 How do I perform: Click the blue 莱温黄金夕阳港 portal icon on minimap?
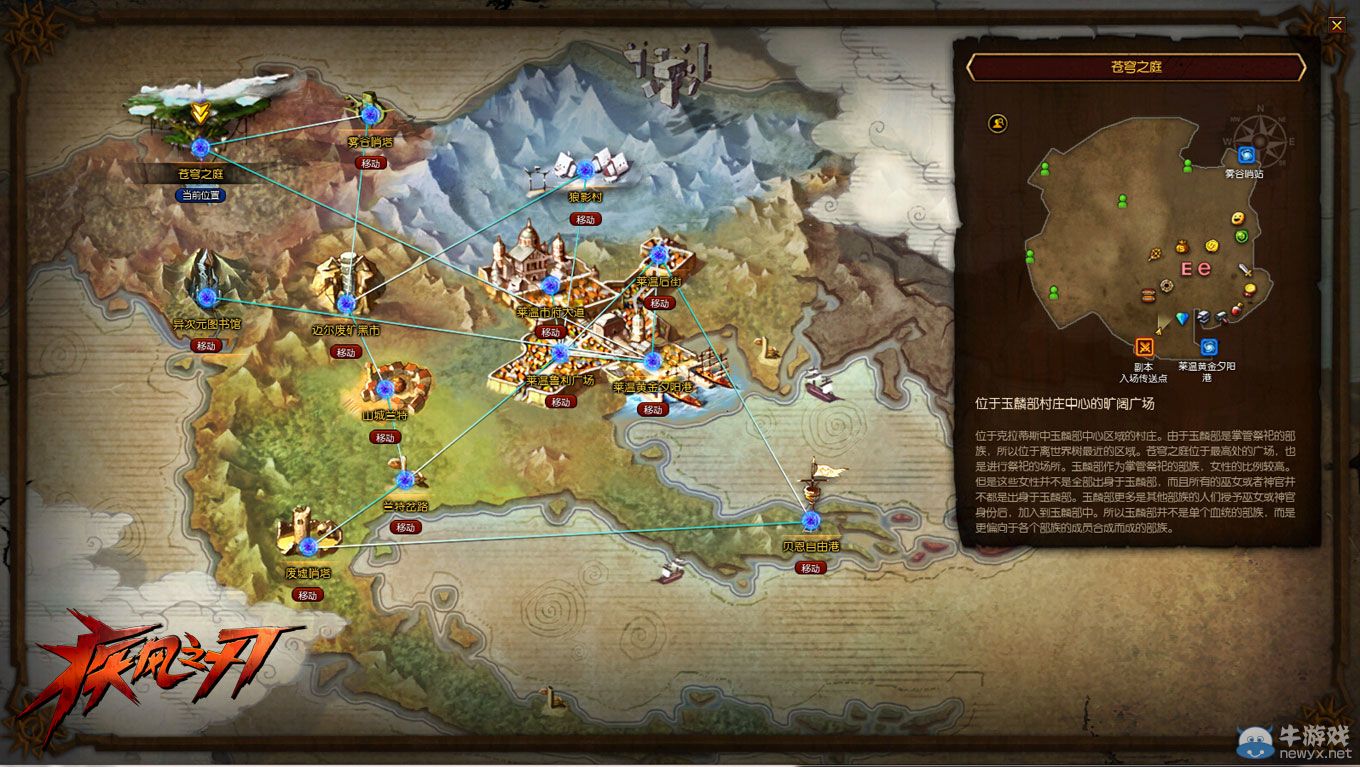pos(1210,346)
